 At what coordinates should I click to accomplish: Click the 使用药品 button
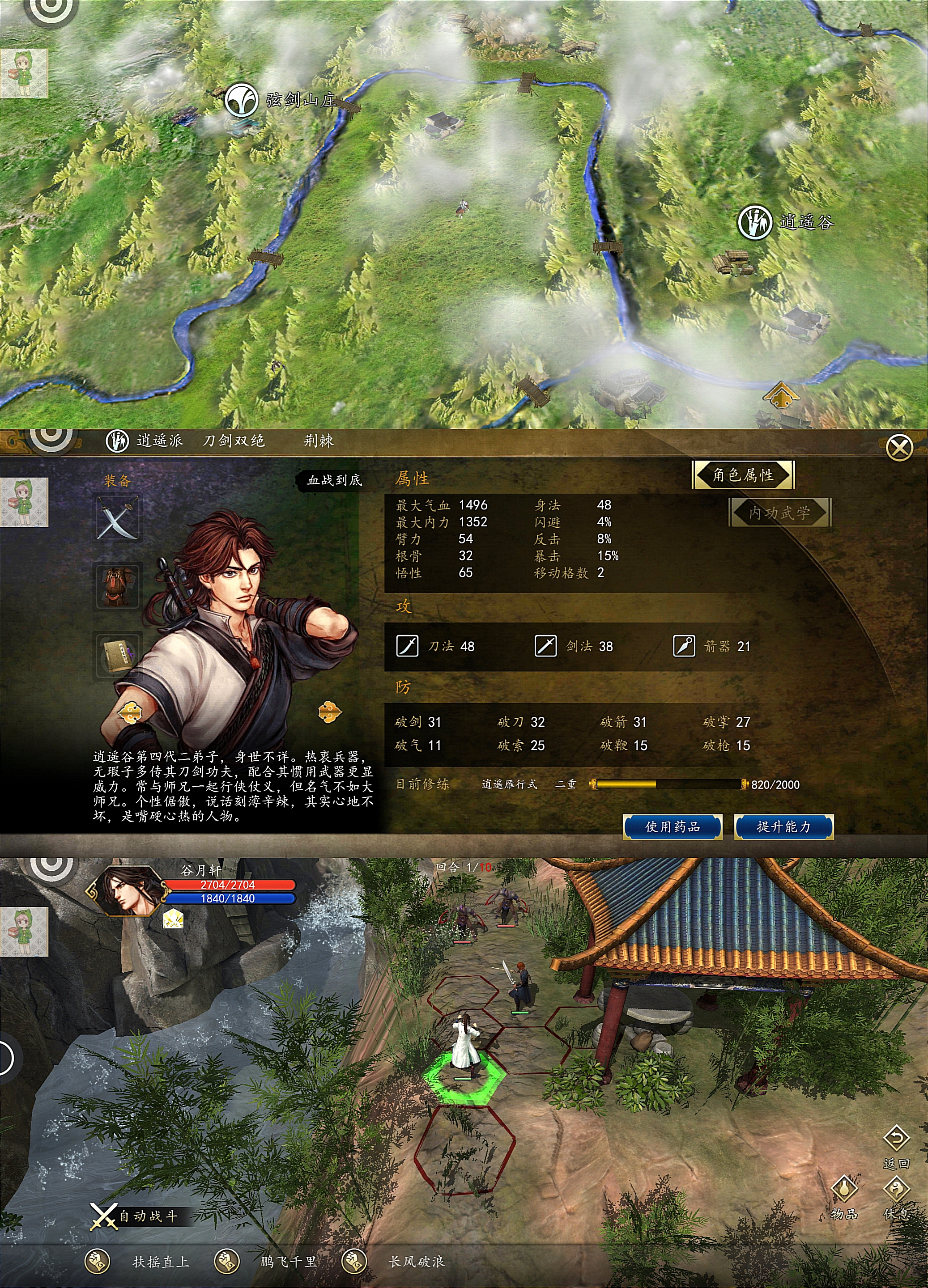(x=672, y=827)
